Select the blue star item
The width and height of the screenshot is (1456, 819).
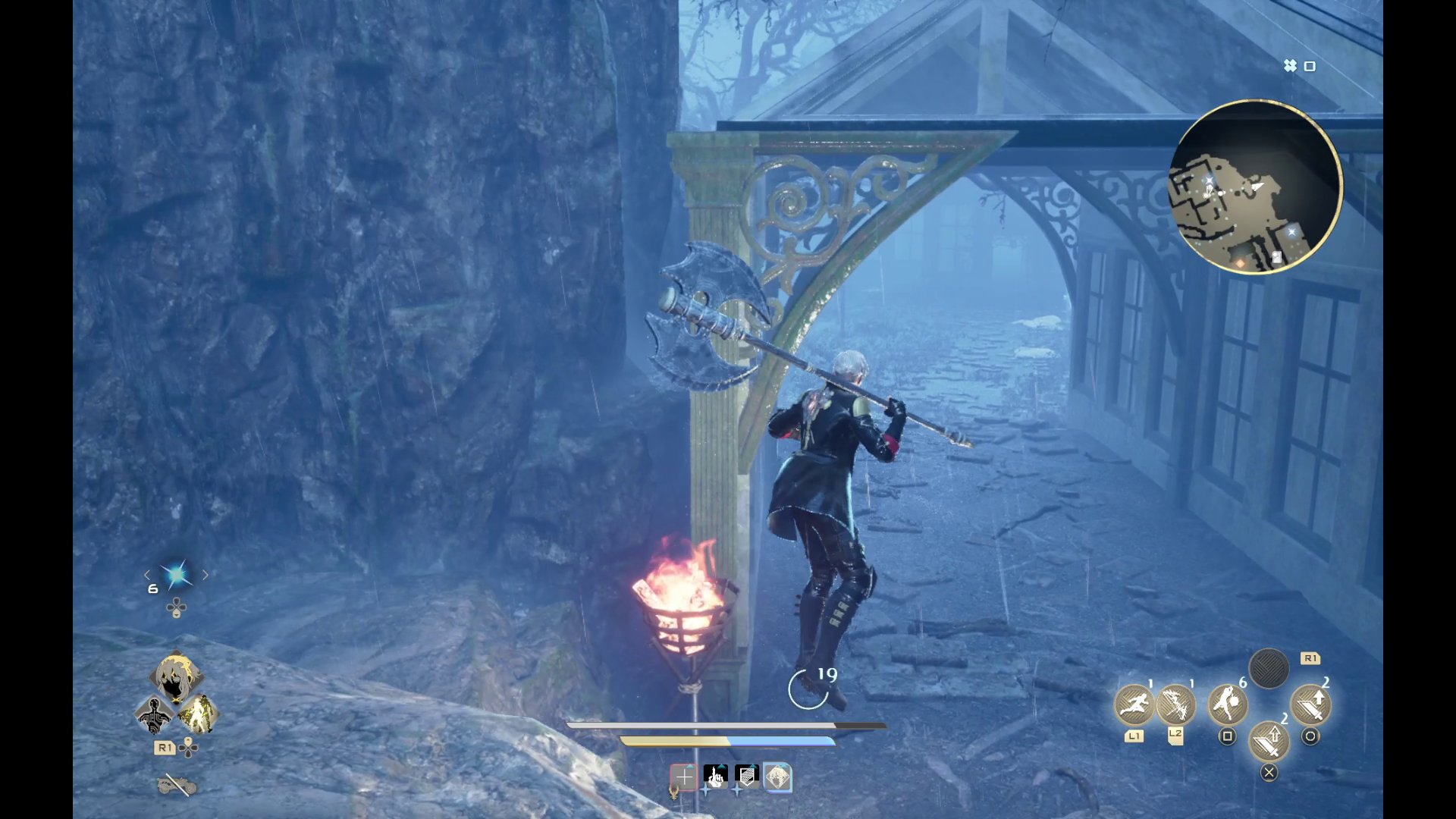[x=176, y=576]
